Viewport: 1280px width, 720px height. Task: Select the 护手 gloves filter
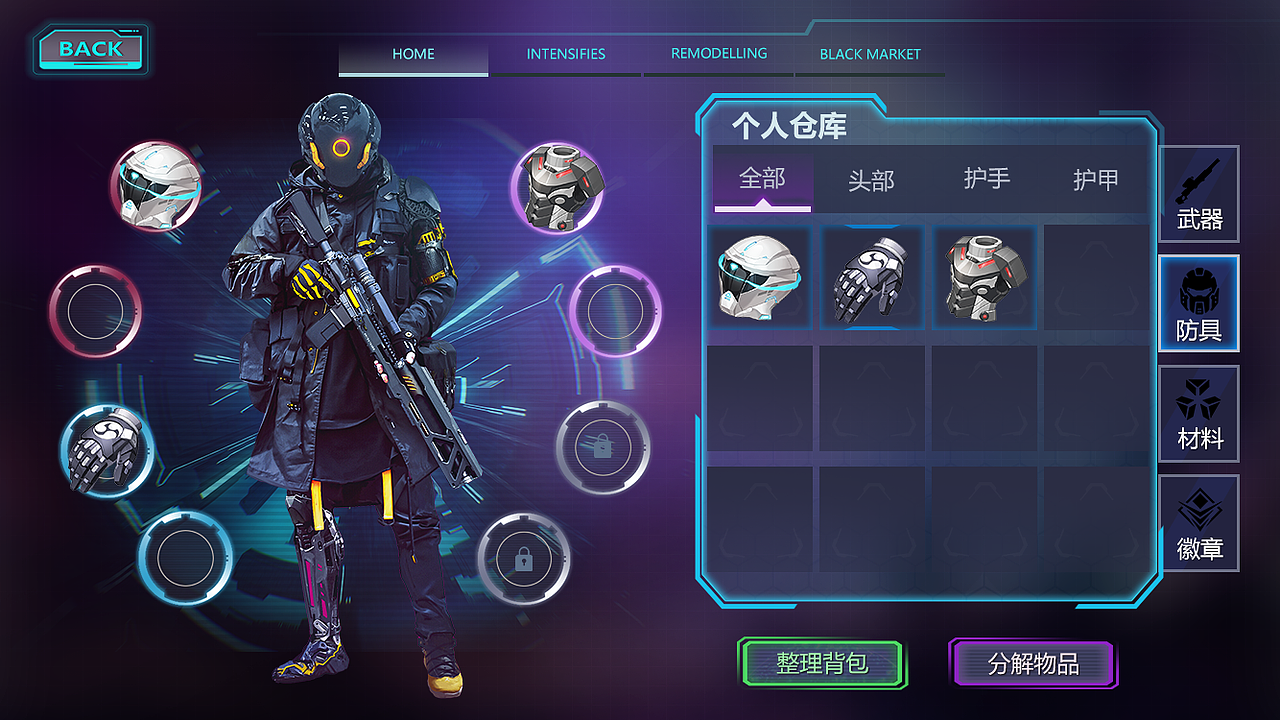pyautogui.click(x=986, y=180)
